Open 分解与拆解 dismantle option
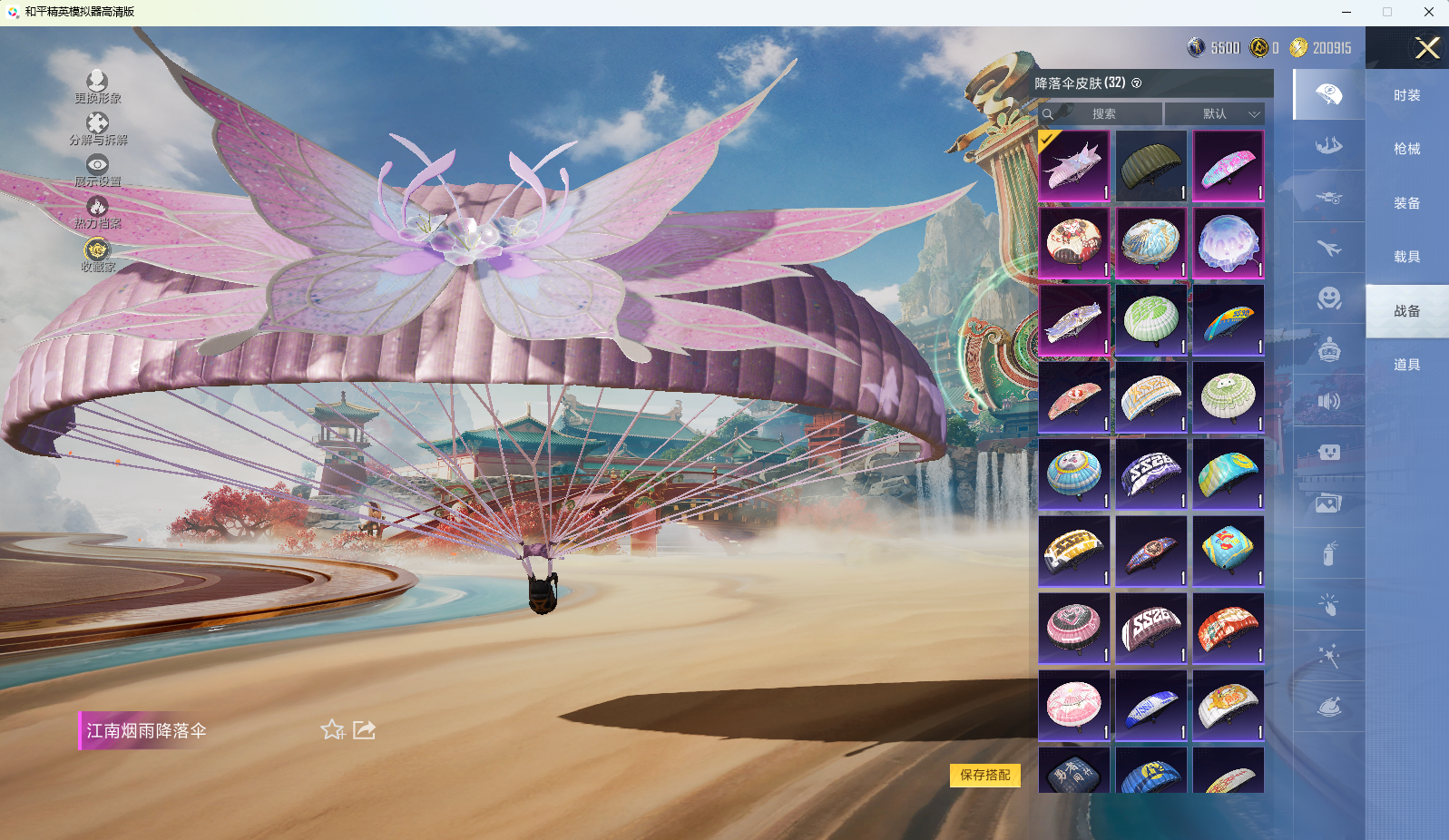Viewport: 1449px width, 840px height. [97, 128]
